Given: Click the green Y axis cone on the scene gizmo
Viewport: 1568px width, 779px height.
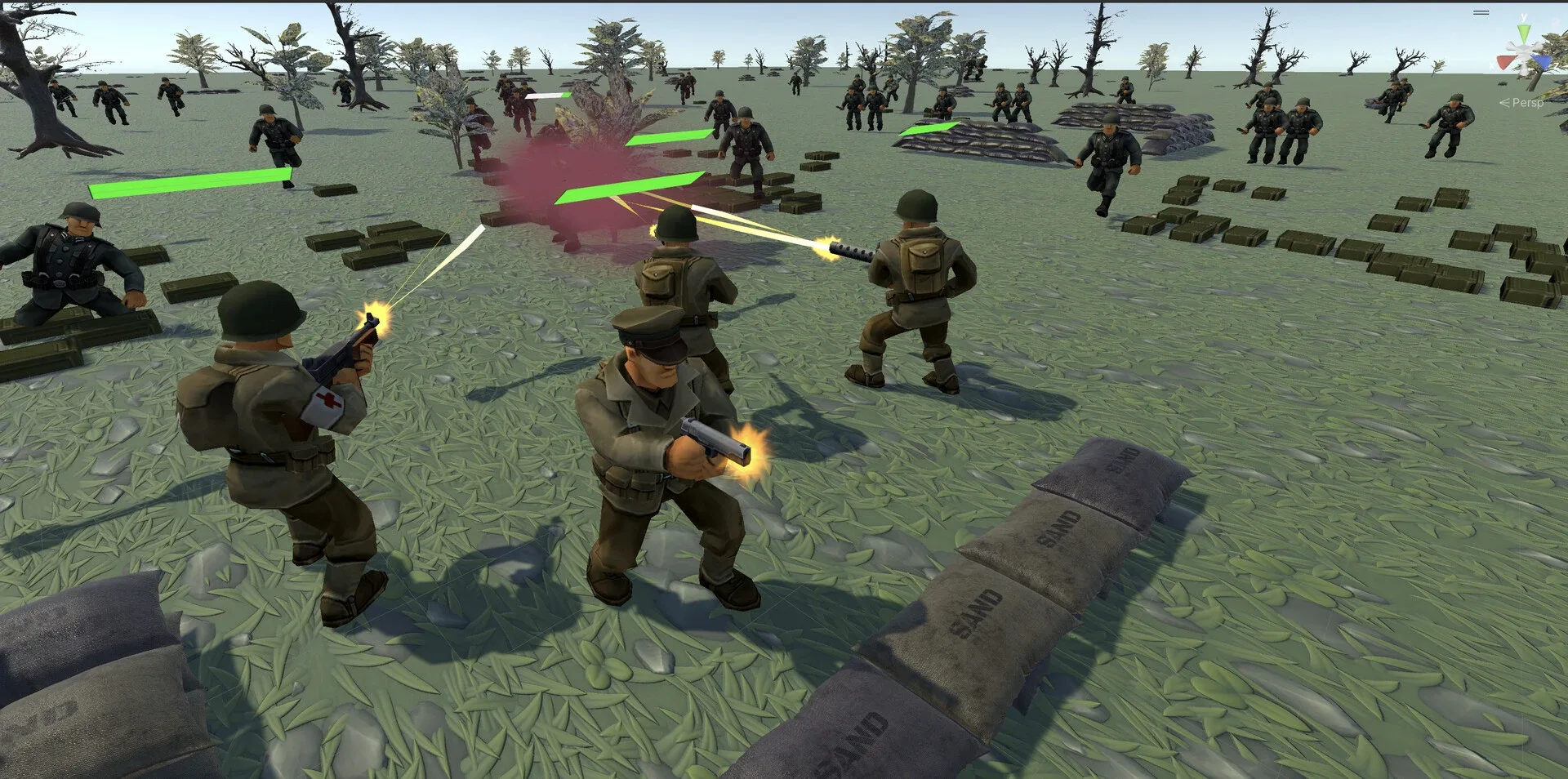Looking at the screenshot, I should point(1524,33).
